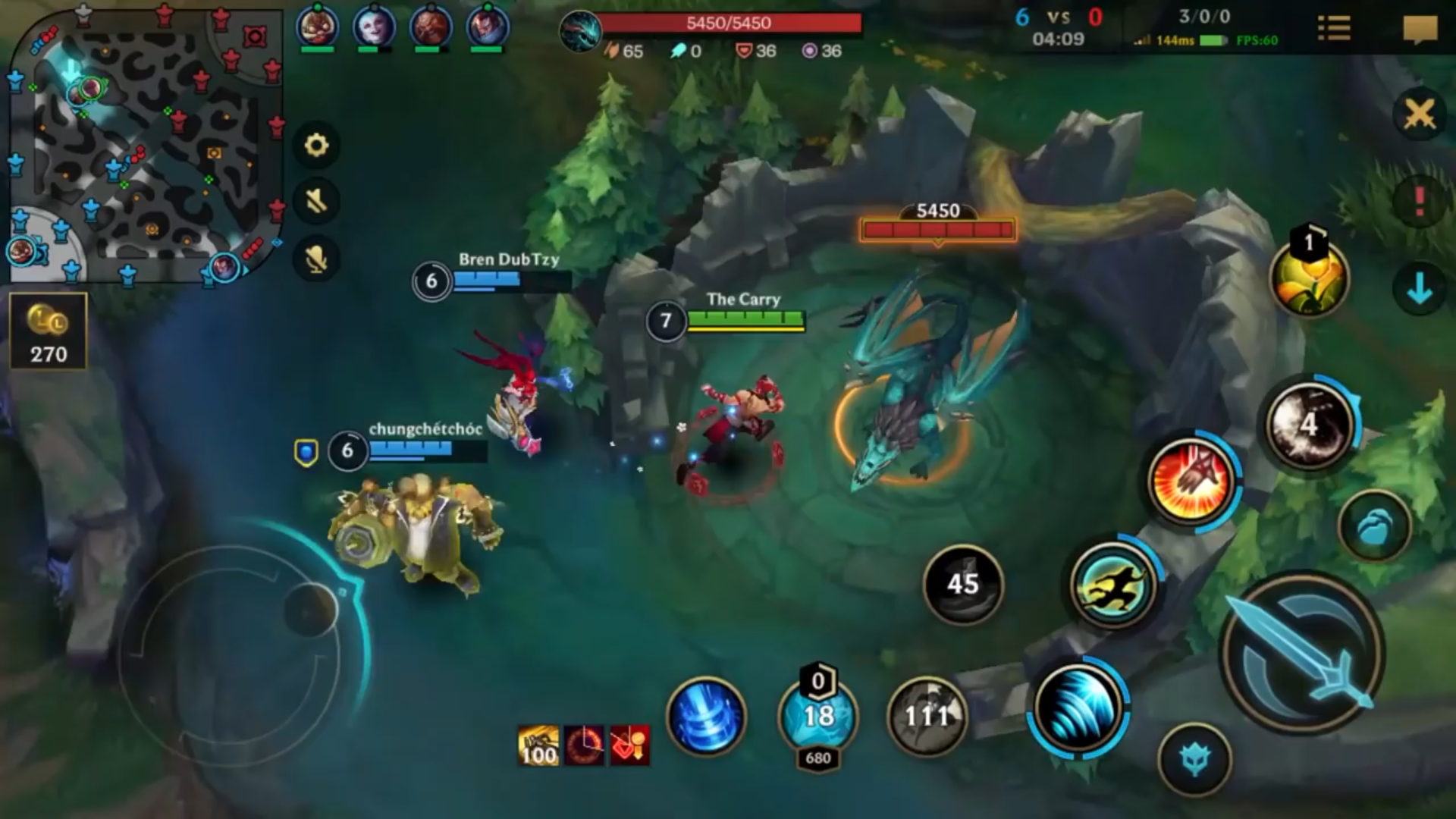The height and width of the screenshot is (819, 1456).
Task: Activate the glowing red hand ability
Action: point(1191,481)
